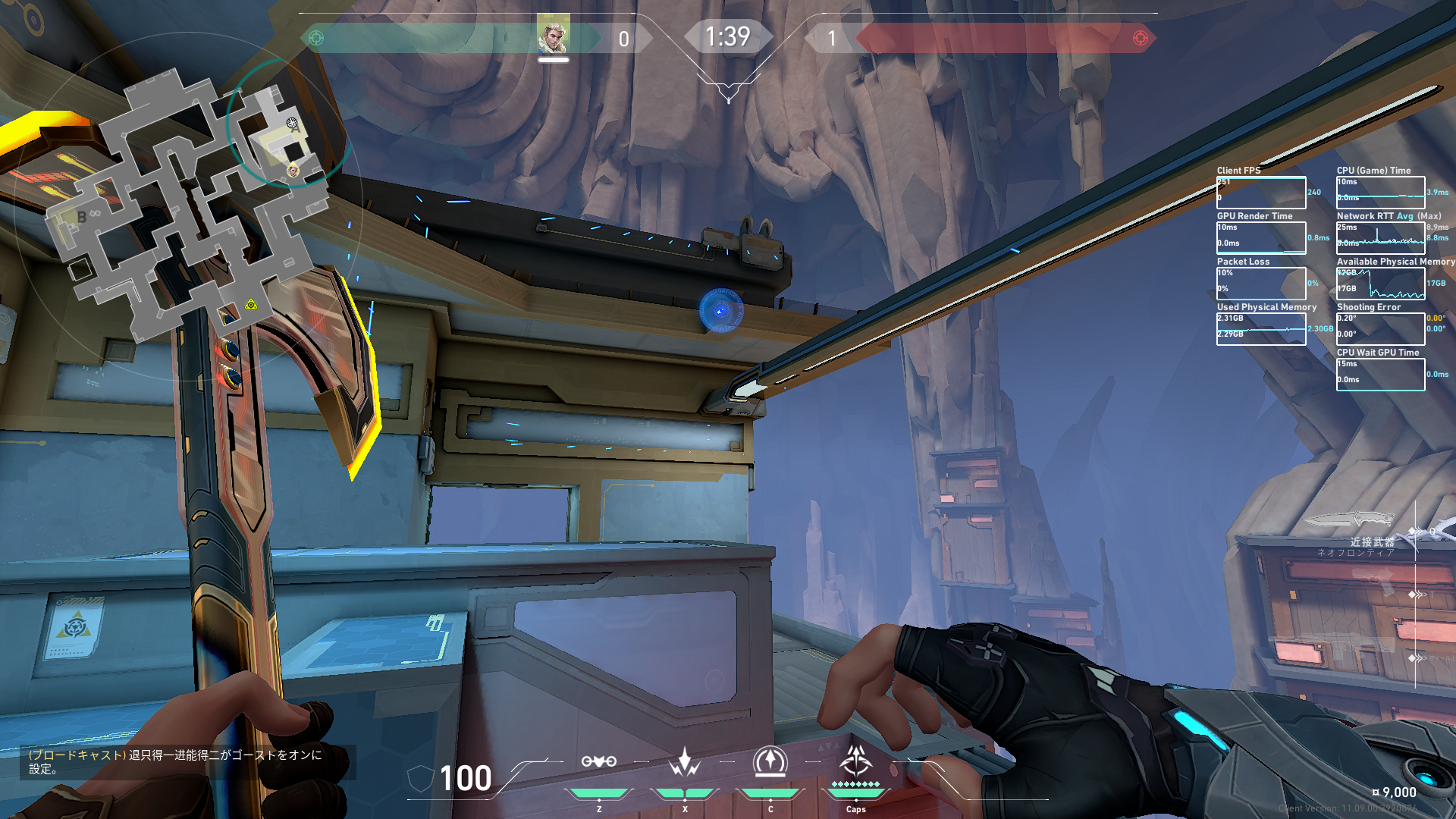Click the B site marker on minimap

pos(82,217)
